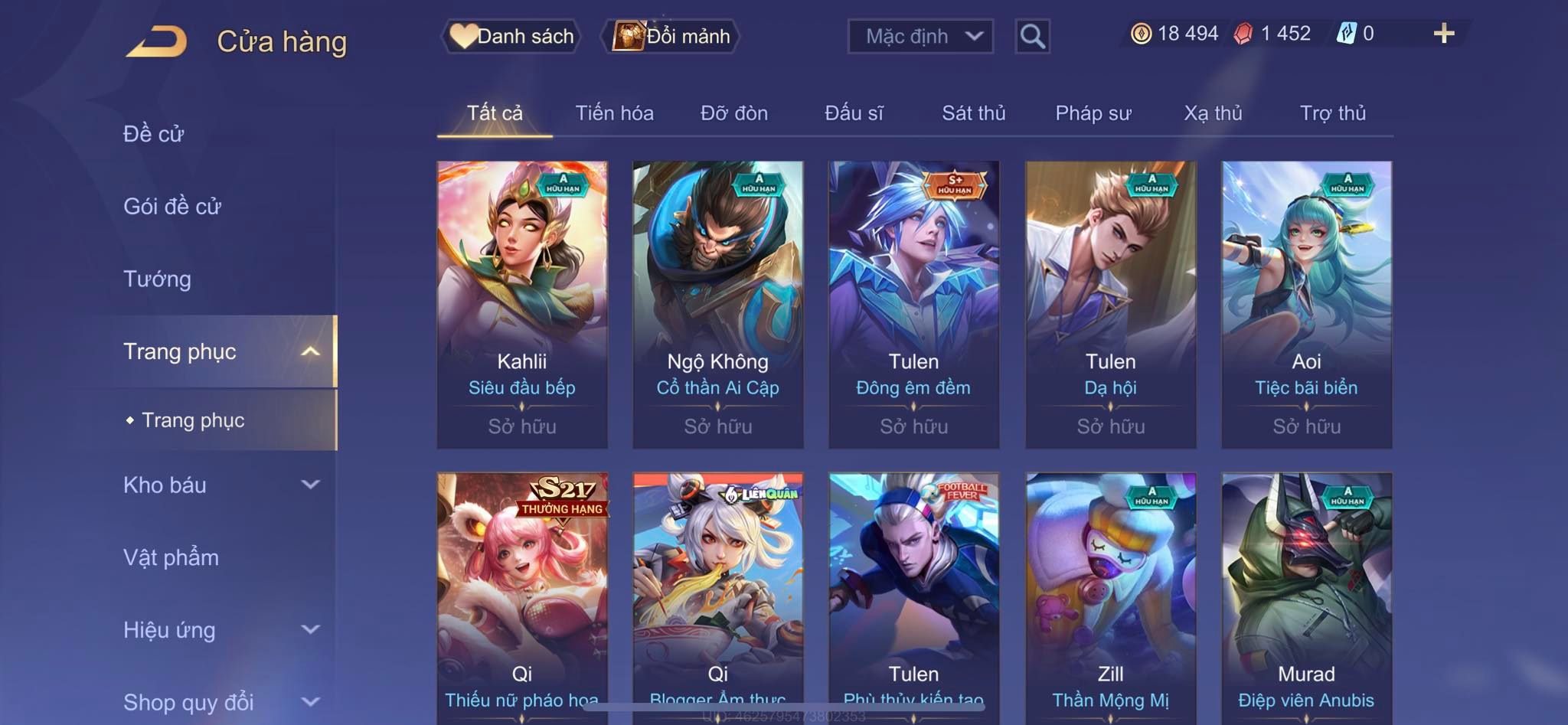The image size is (1568, 725).
Task: Open the Danh sách wishlist
Action: tap(511, 36)
